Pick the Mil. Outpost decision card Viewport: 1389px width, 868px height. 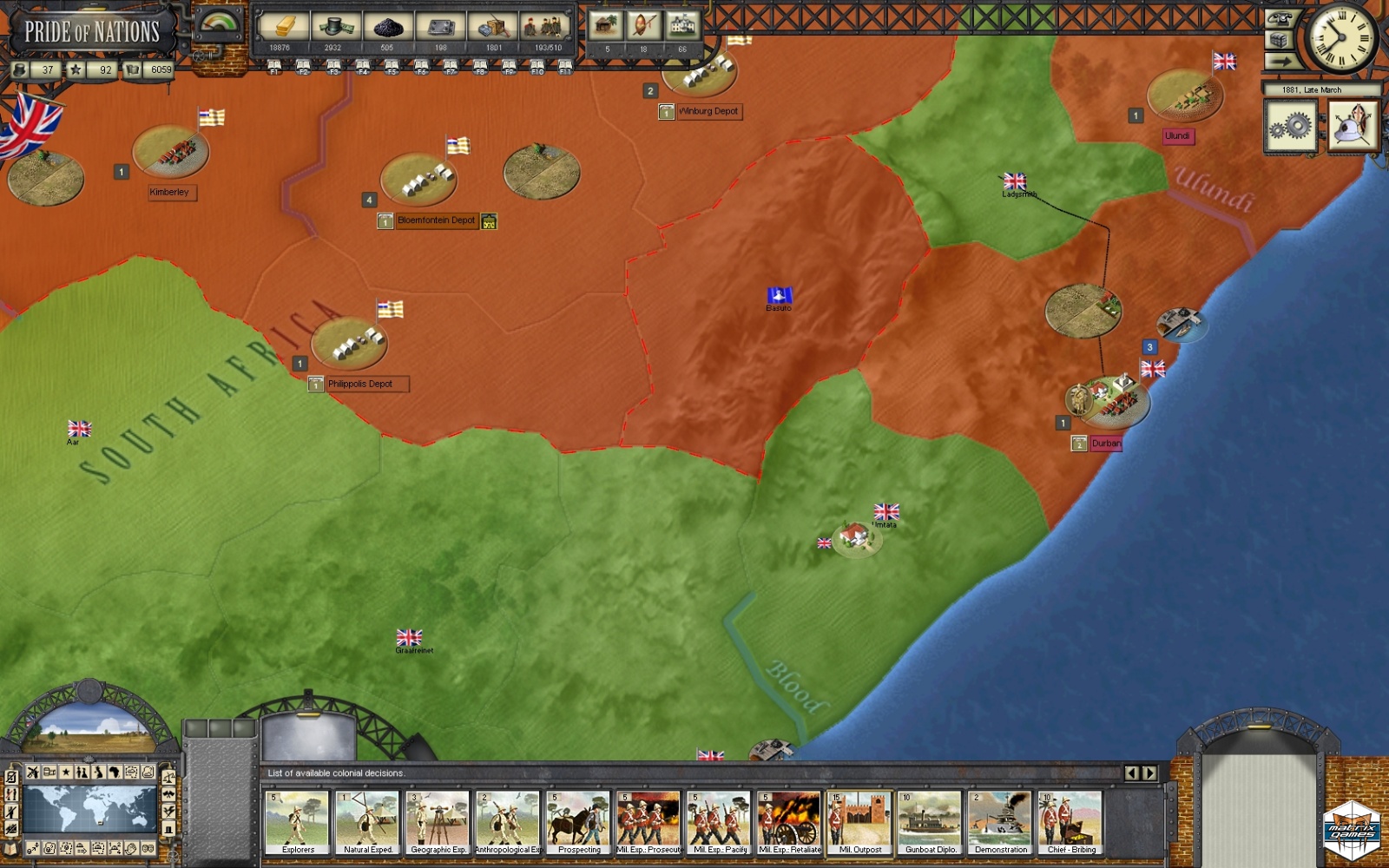click(859, 822)
